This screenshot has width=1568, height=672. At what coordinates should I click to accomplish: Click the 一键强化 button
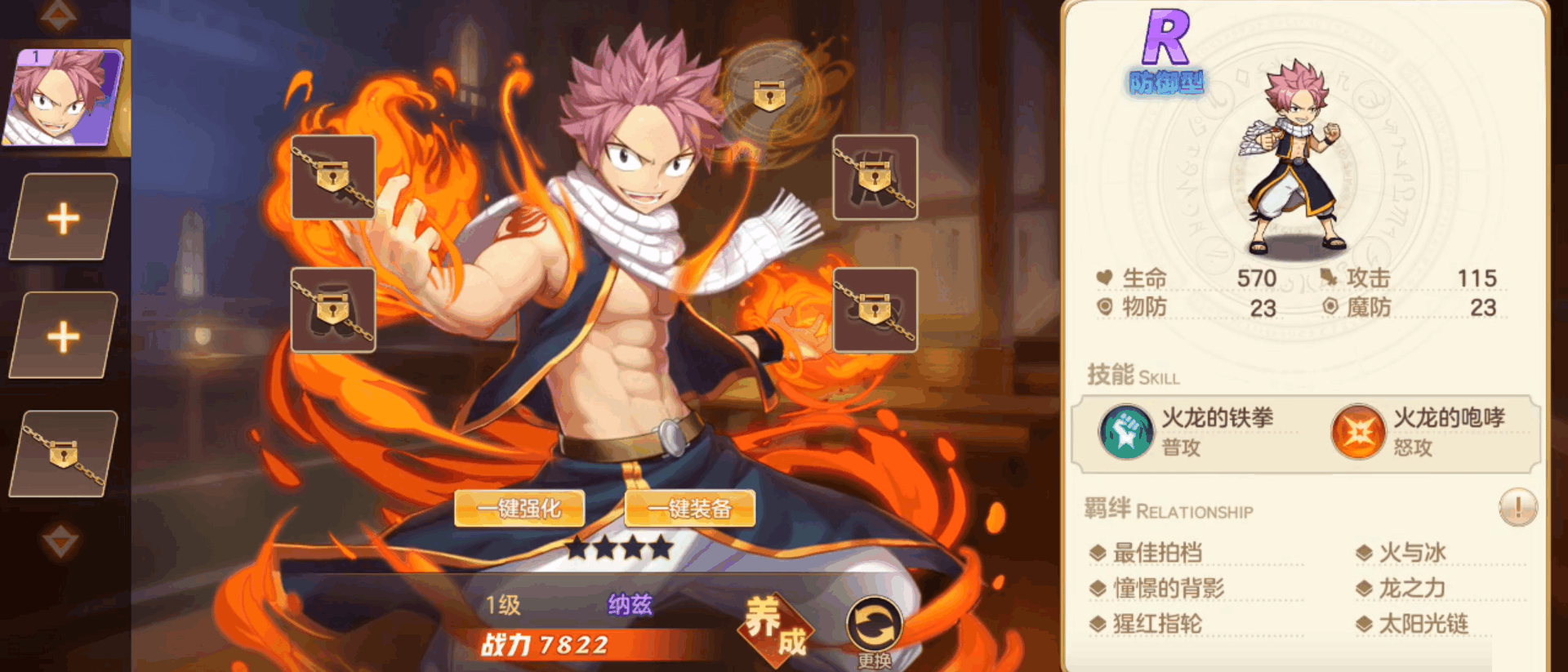click(519, 509)
